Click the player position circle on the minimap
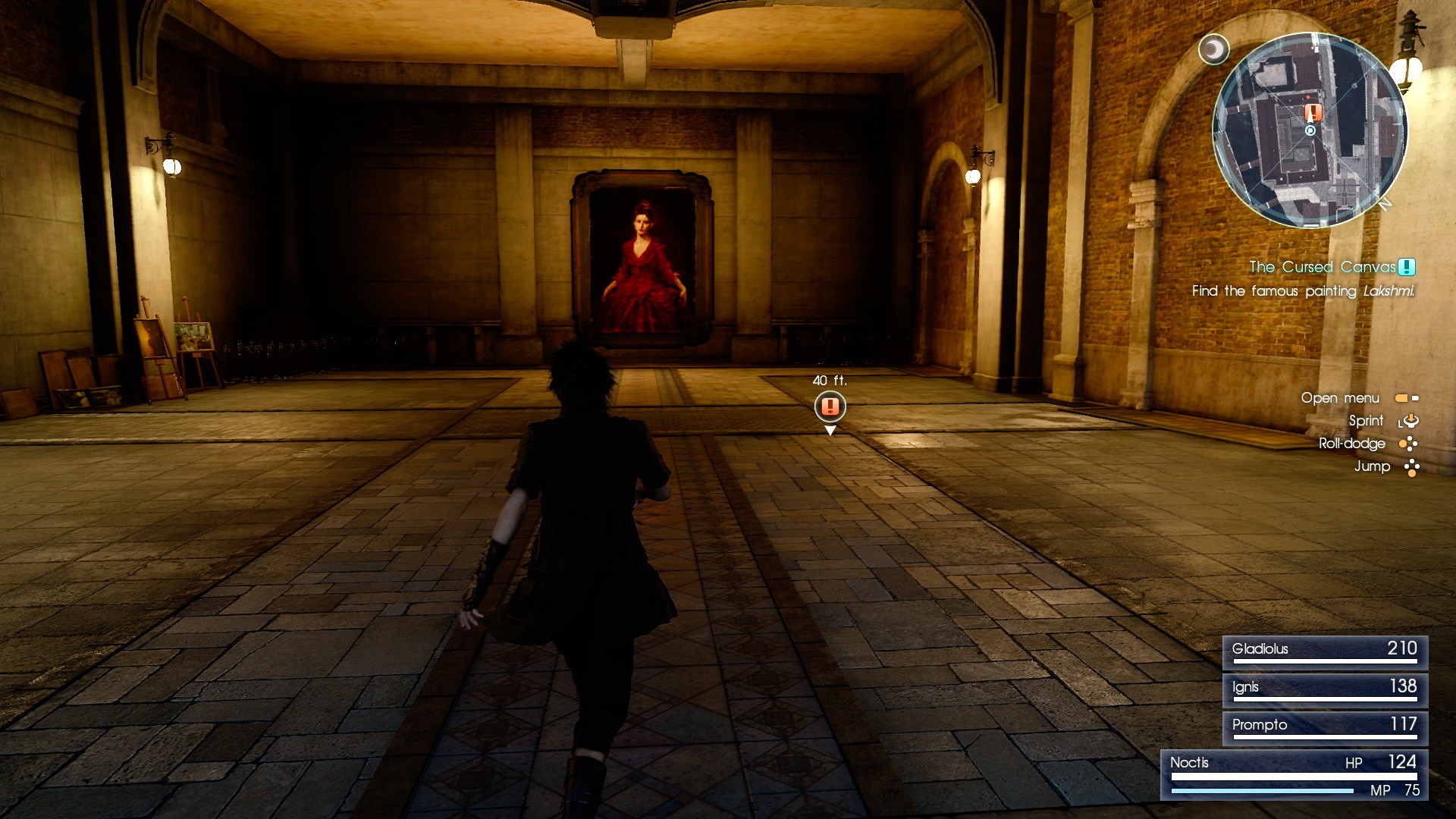The height and width of the screenshot is (819, 1456). 1310,130
